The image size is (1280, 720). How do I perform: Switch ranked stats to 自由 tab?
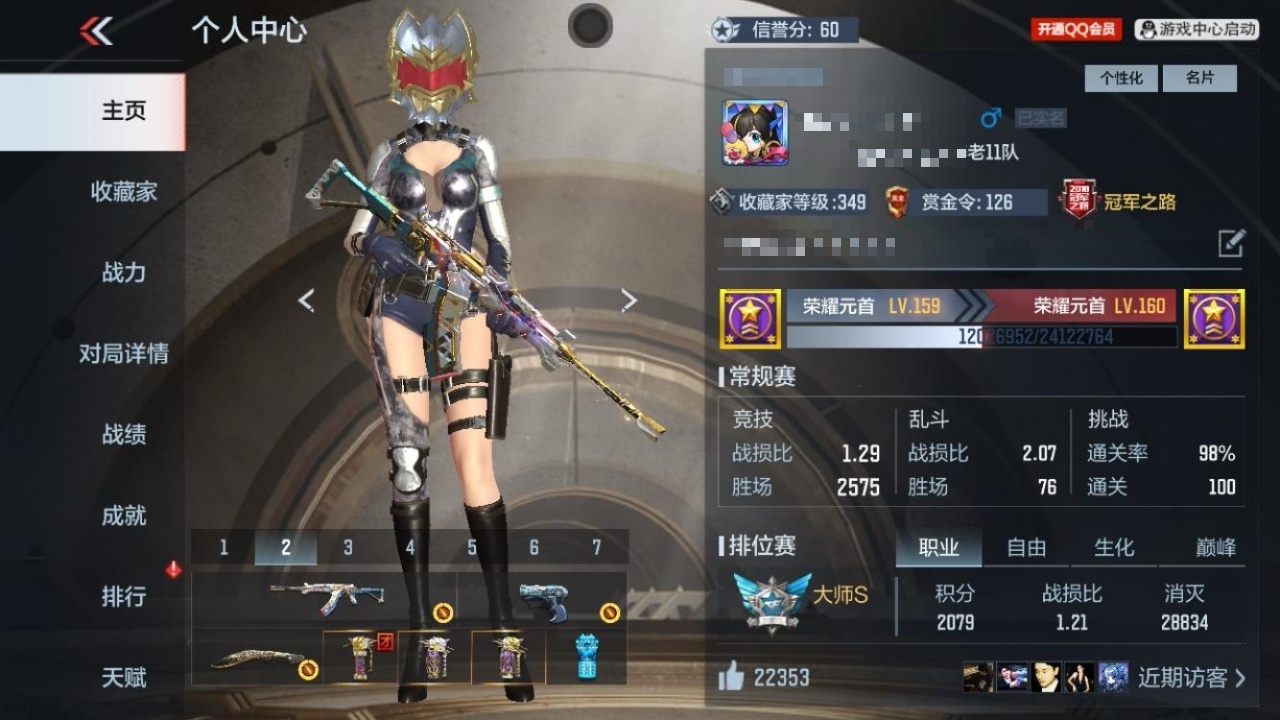(x=1026, y=547)
